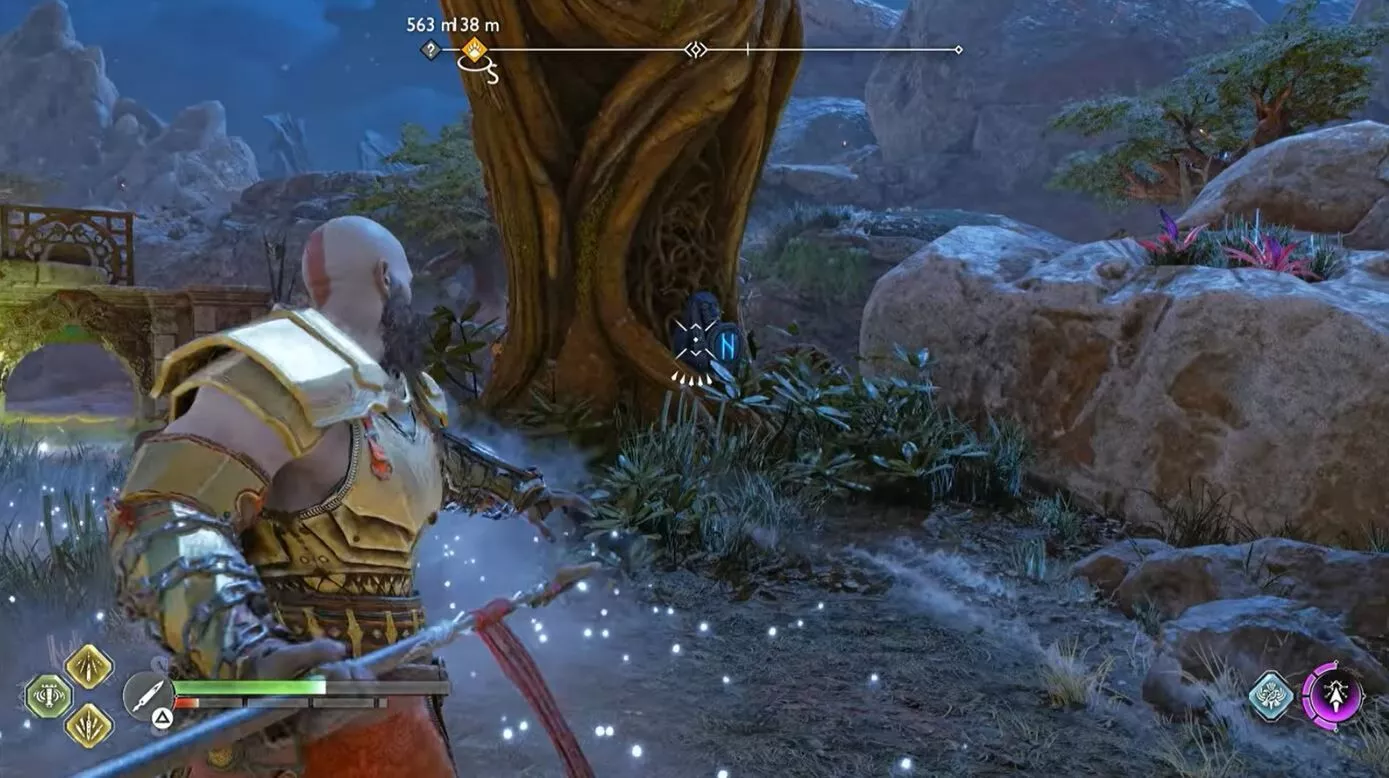Toggle the triangle weapon-swap prompt

pos(160,717)
